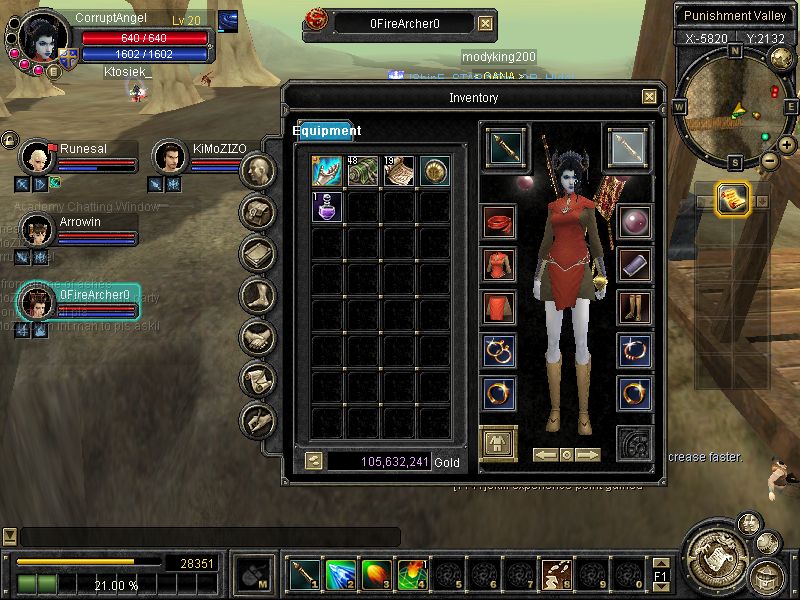
Task: Select the equipped red headband slot
Action: tap(499, 221)
